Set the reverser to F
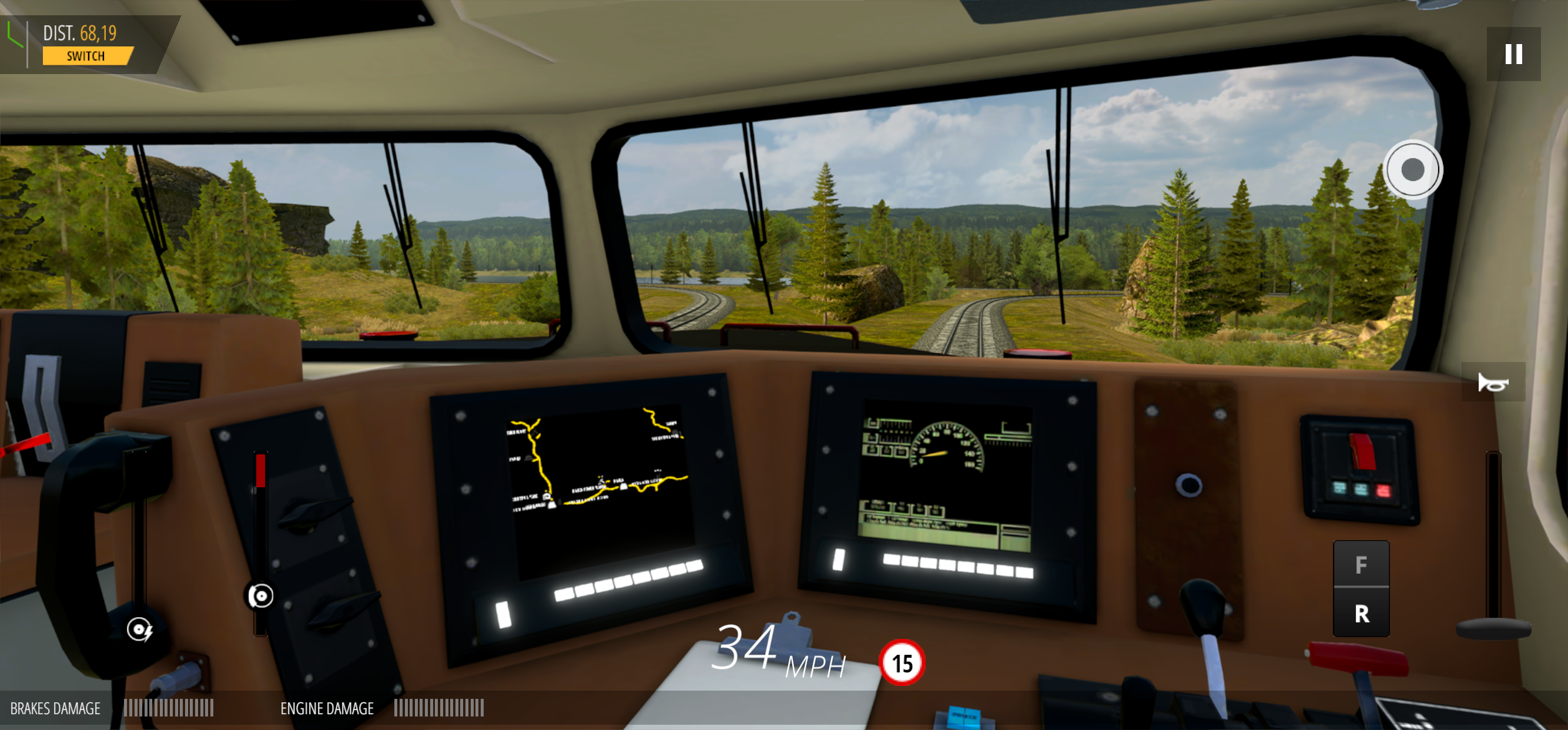This screenshot has width=1568, height=730. (x=1362, y=565)
